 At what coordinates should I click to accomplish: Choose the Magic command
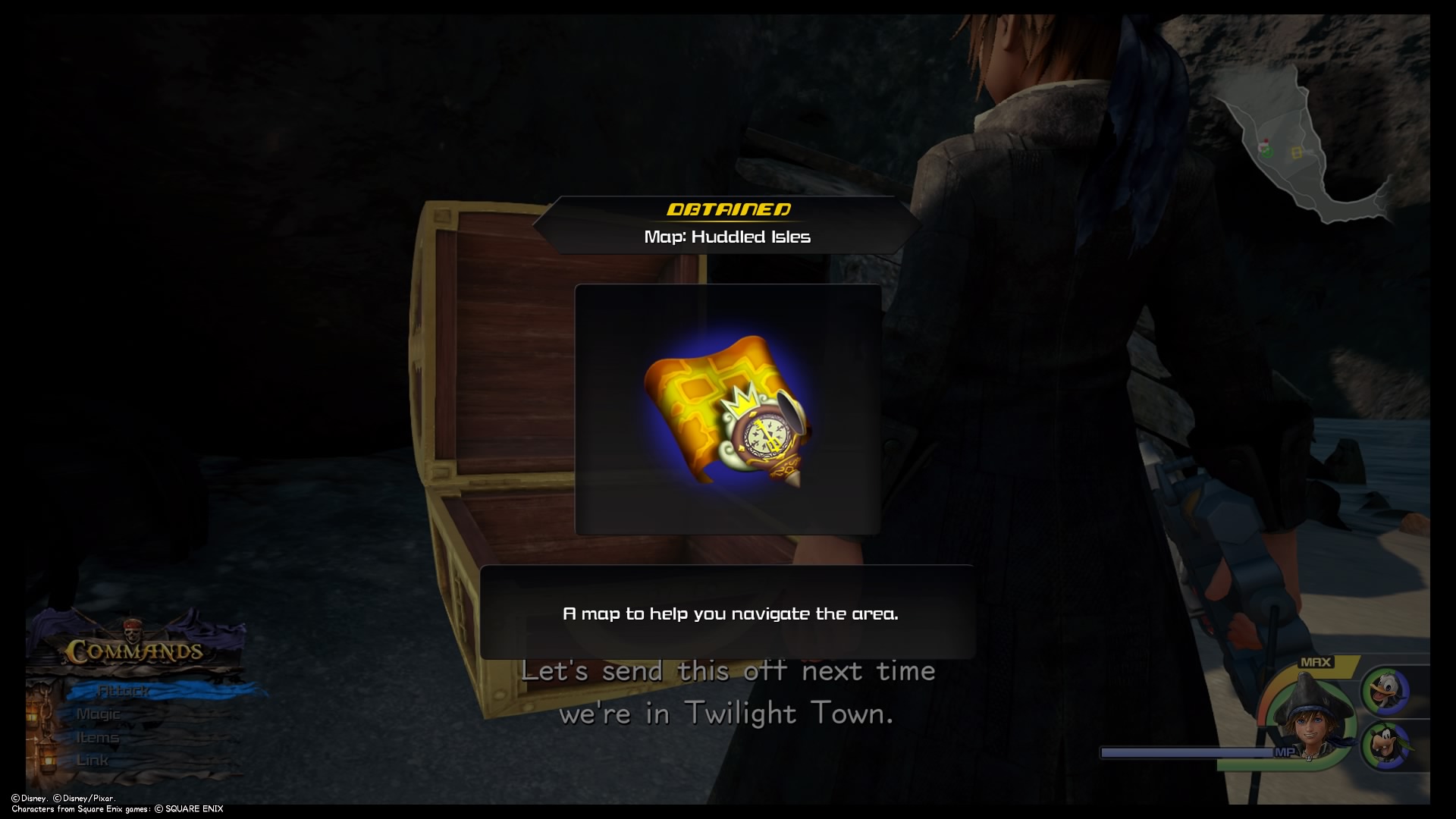pyautogui.click(x=99, y=714)
